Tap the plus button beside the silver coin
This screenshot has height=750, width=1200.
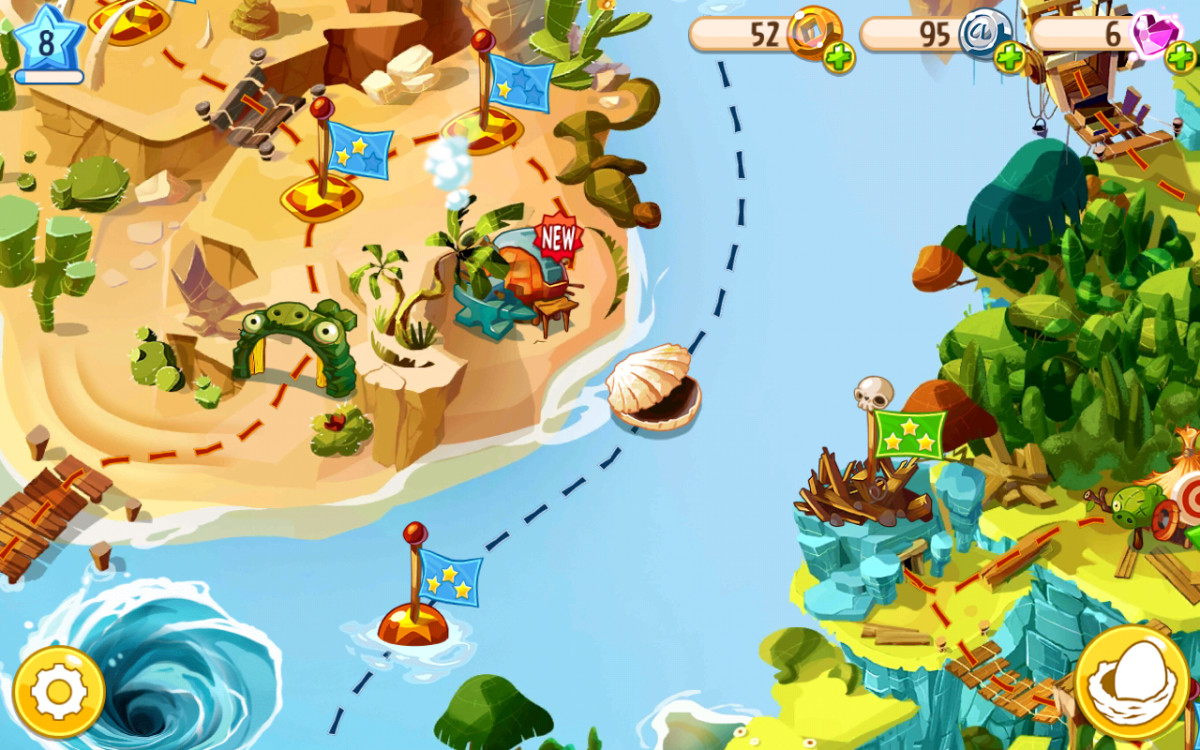(1010, 59)
